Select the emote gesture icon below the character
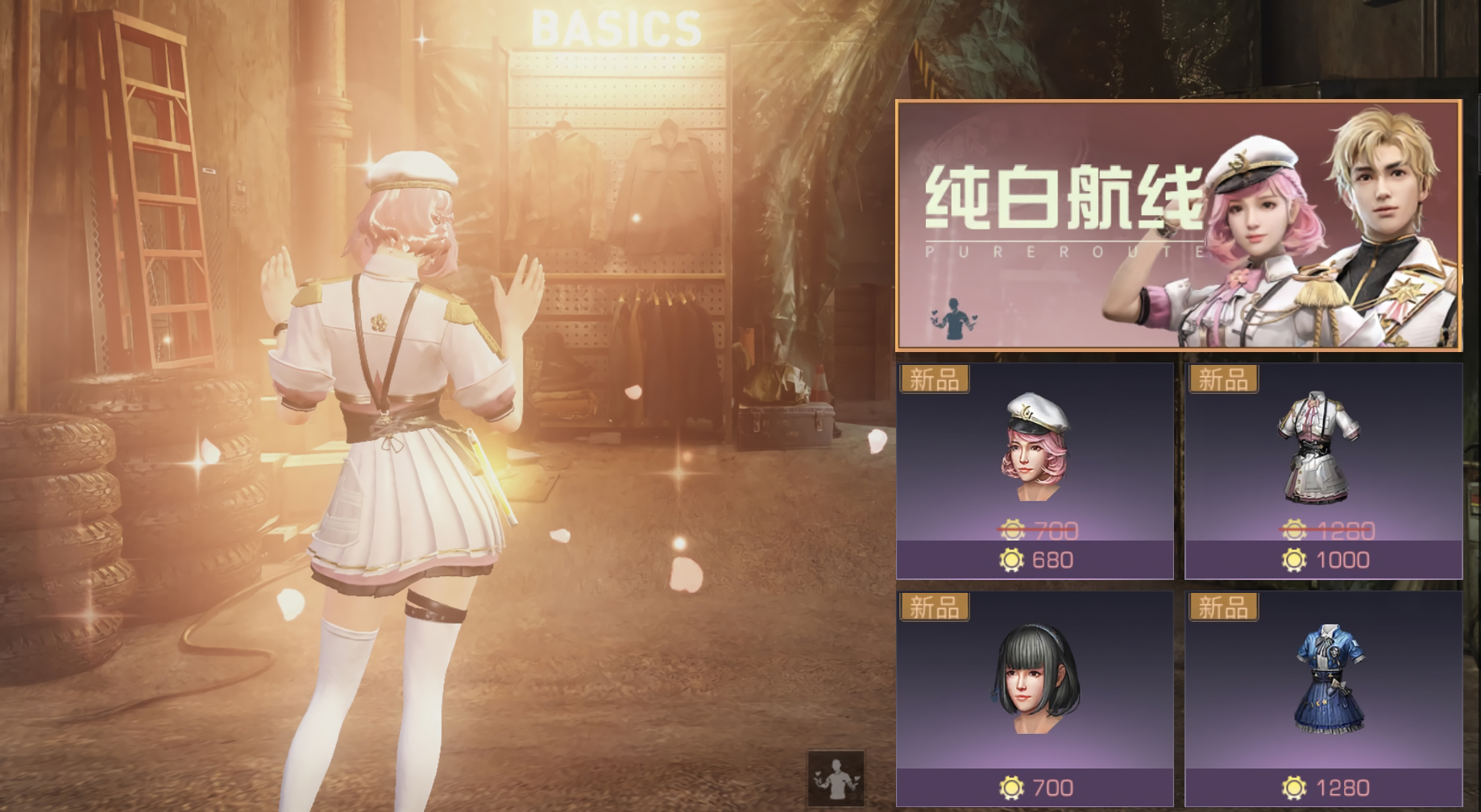 point(835,778)
